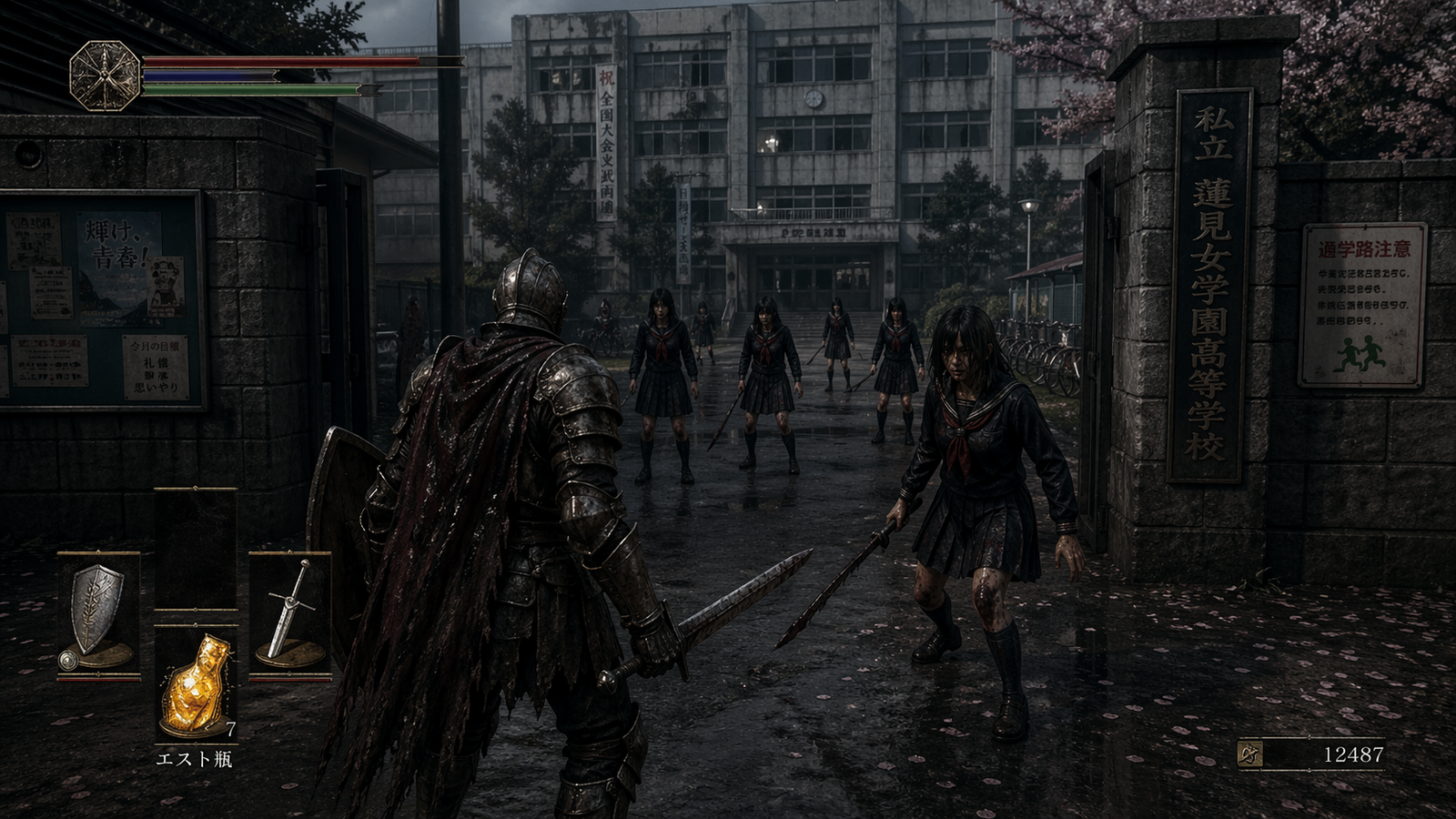Select the shield equipment slot
1456x819 pixels.
click(98, 612)
